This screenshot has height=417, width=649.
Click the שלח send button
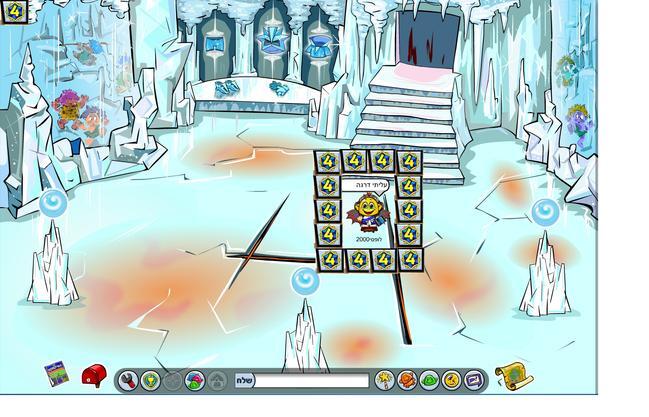[245, 381]
